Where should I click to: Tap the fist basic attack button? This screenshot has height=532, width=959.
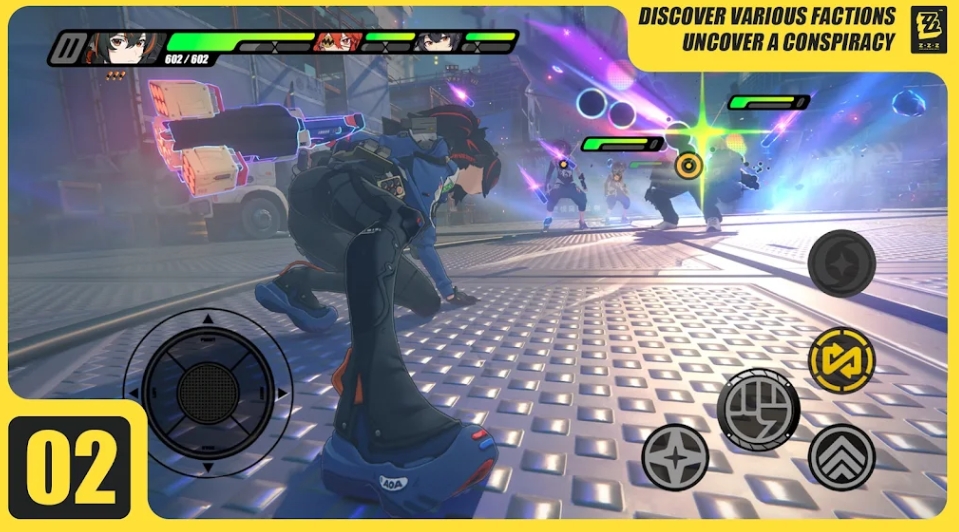[757, 409]
